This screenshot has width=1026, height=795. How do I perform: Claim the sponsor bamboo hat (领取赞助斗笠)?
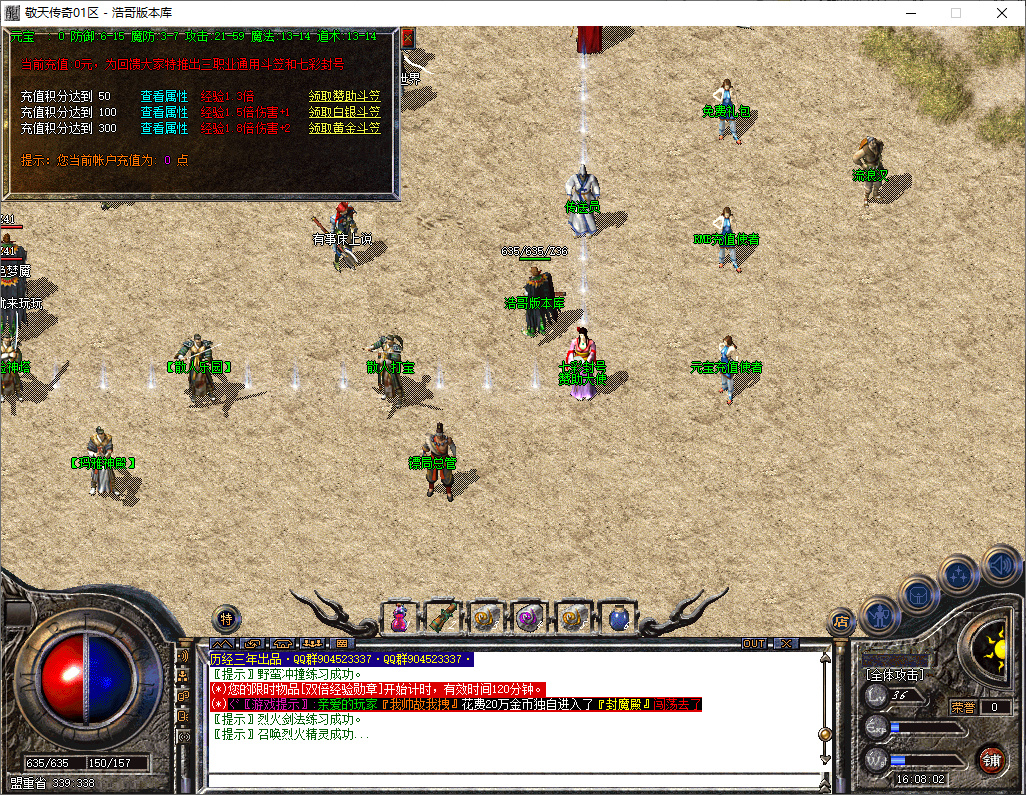coord(344,96)
